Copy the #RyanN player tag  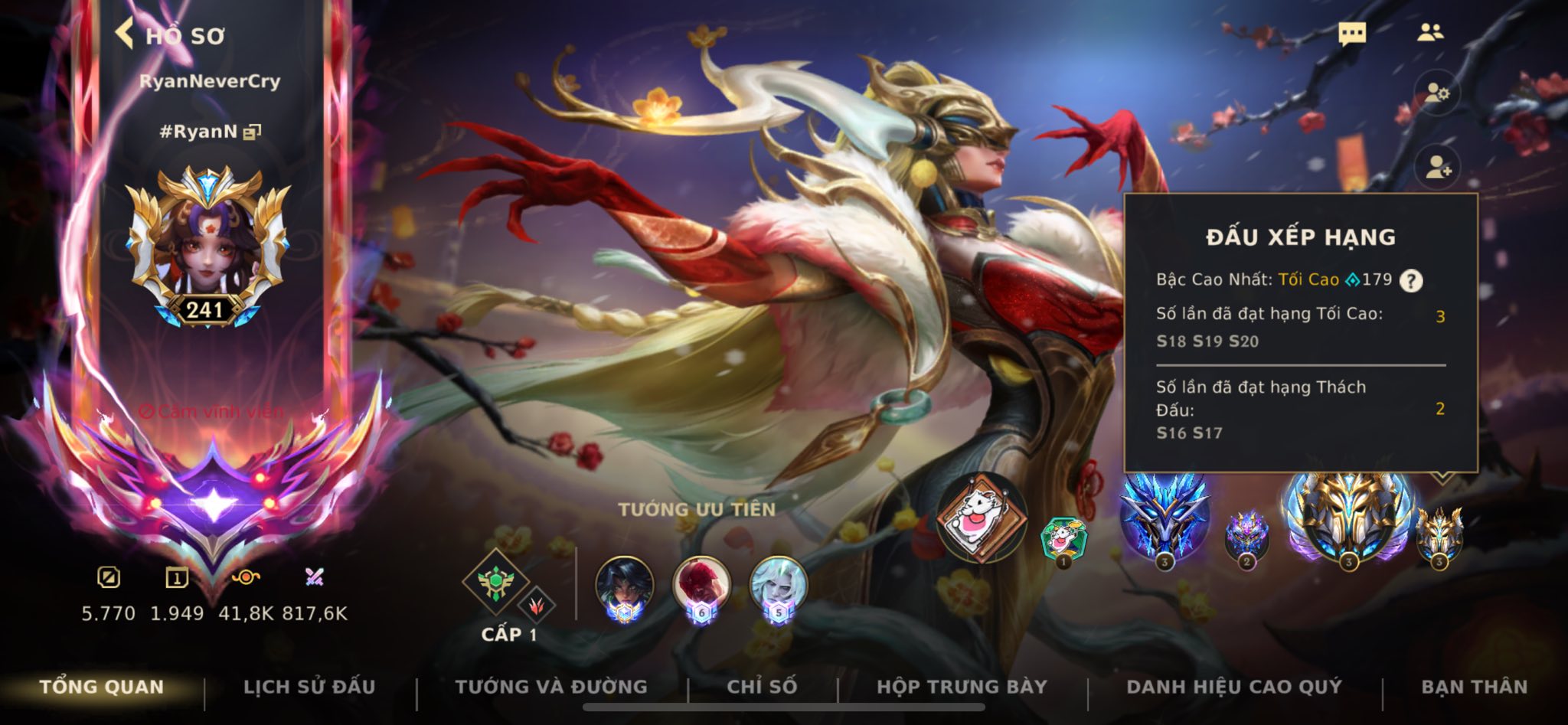[252, 132]
